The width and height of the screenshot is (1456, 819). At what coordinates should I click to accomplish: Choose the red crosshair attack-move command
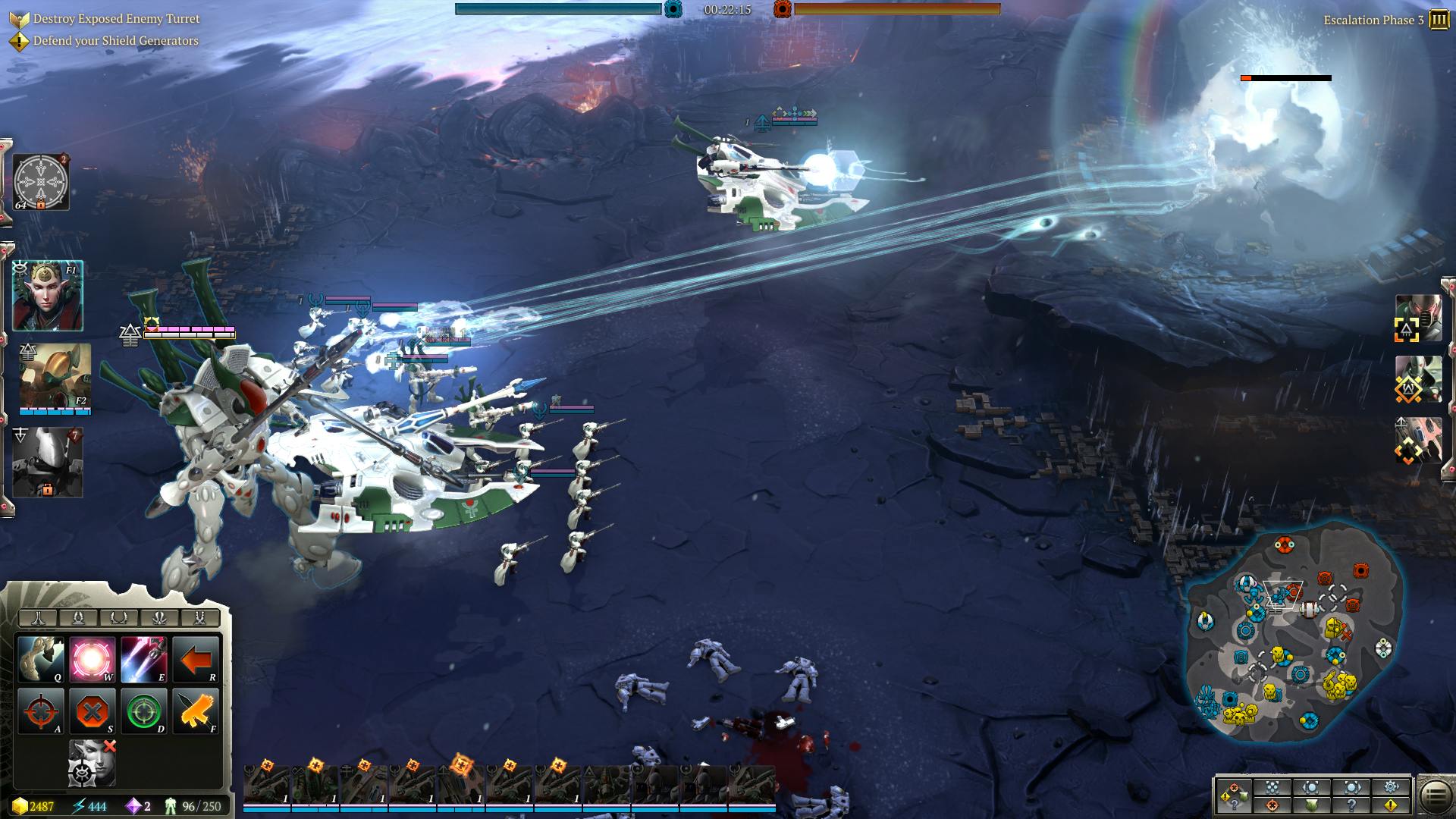pos(42,711)
